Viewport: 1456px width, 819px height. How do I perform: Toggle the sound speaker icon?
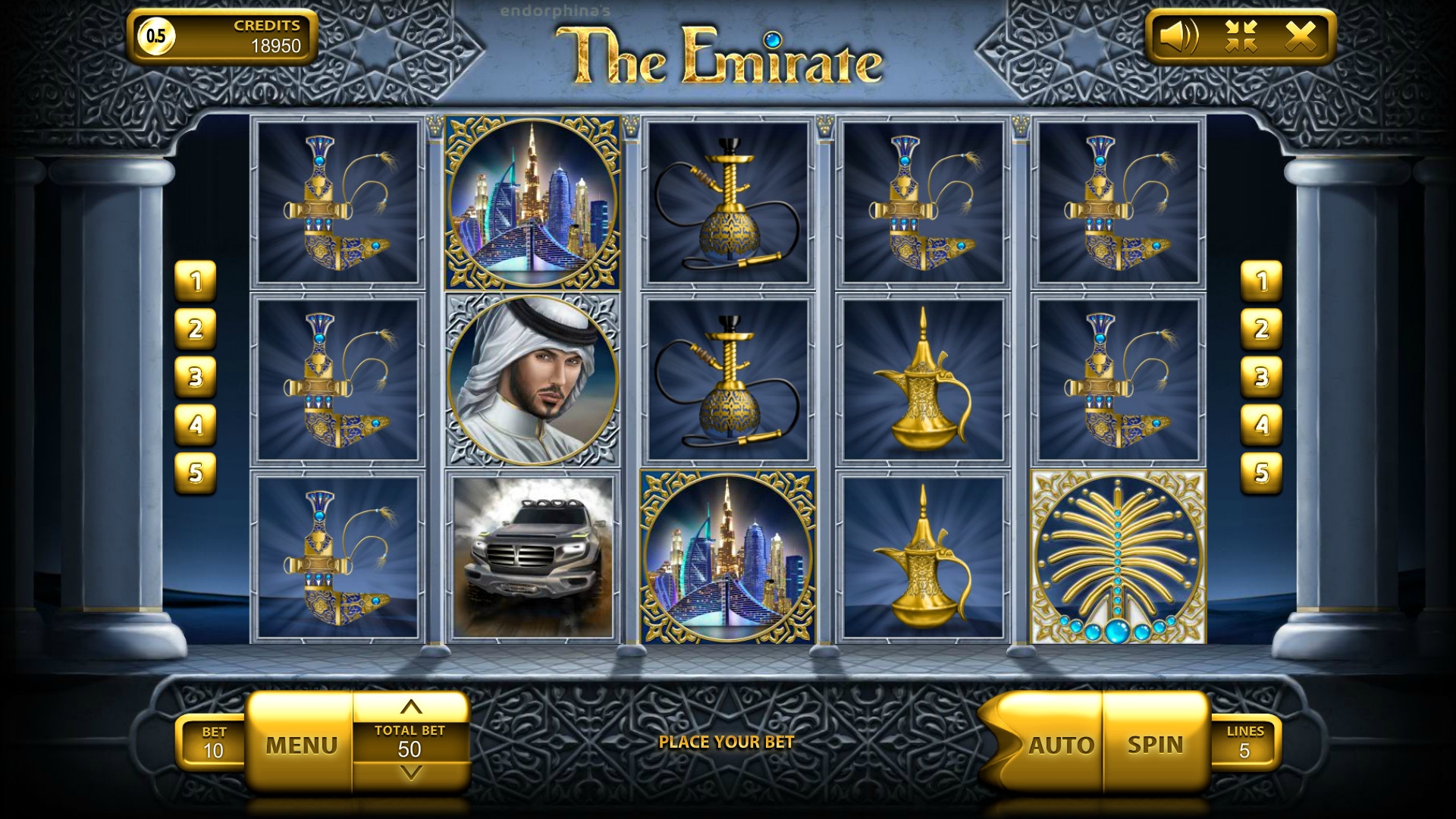(x=1179, y=36)
